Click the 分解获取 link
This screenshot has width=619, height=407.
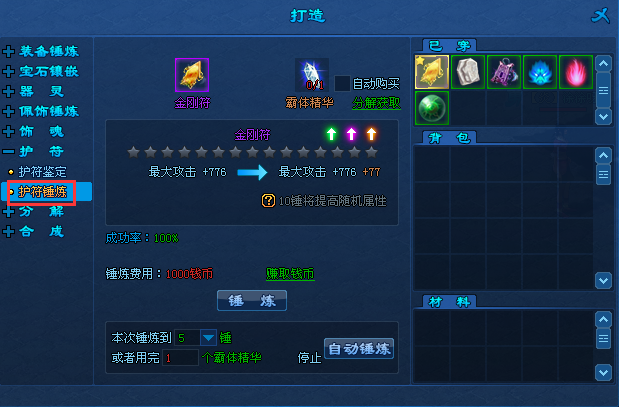click(376, 102)
